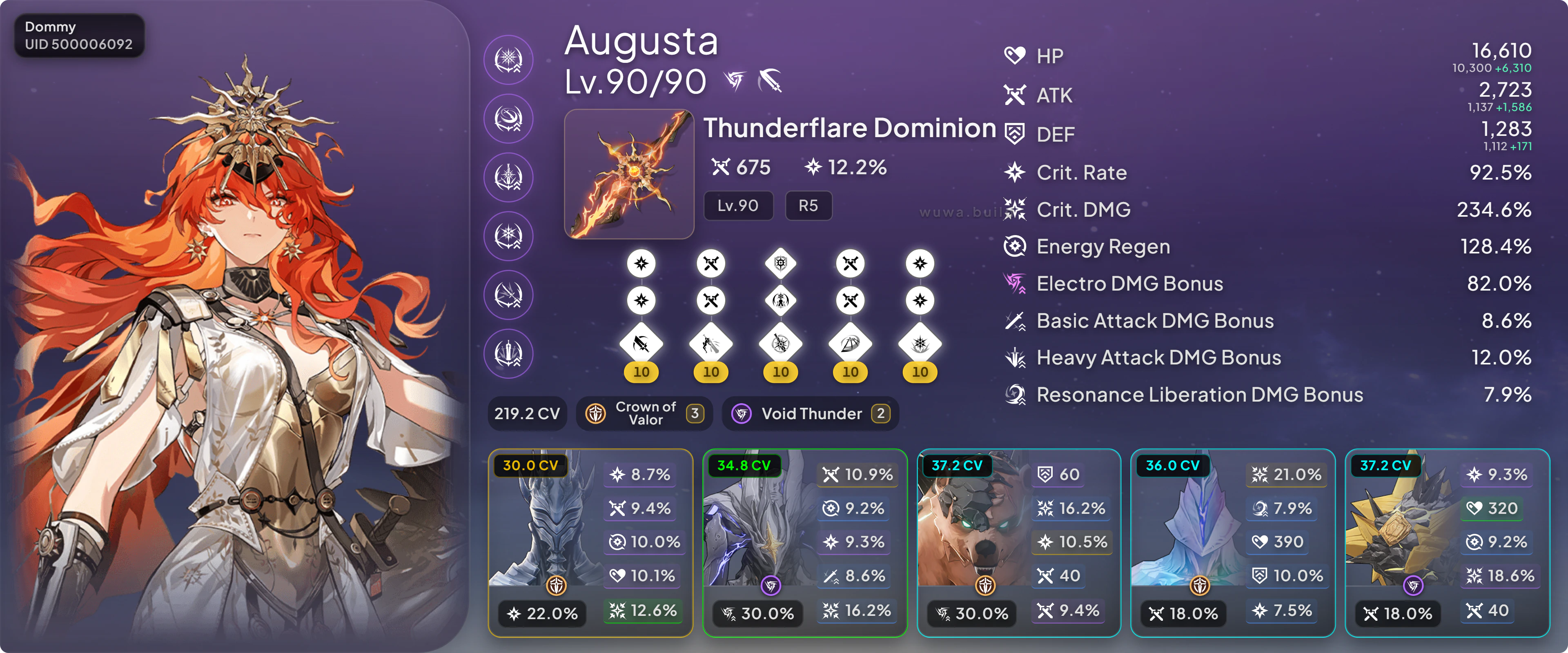This screenshot has height=653, width=1568.
Task: Select the echo card with 30.0 CV
Action: tap(590, 543)
